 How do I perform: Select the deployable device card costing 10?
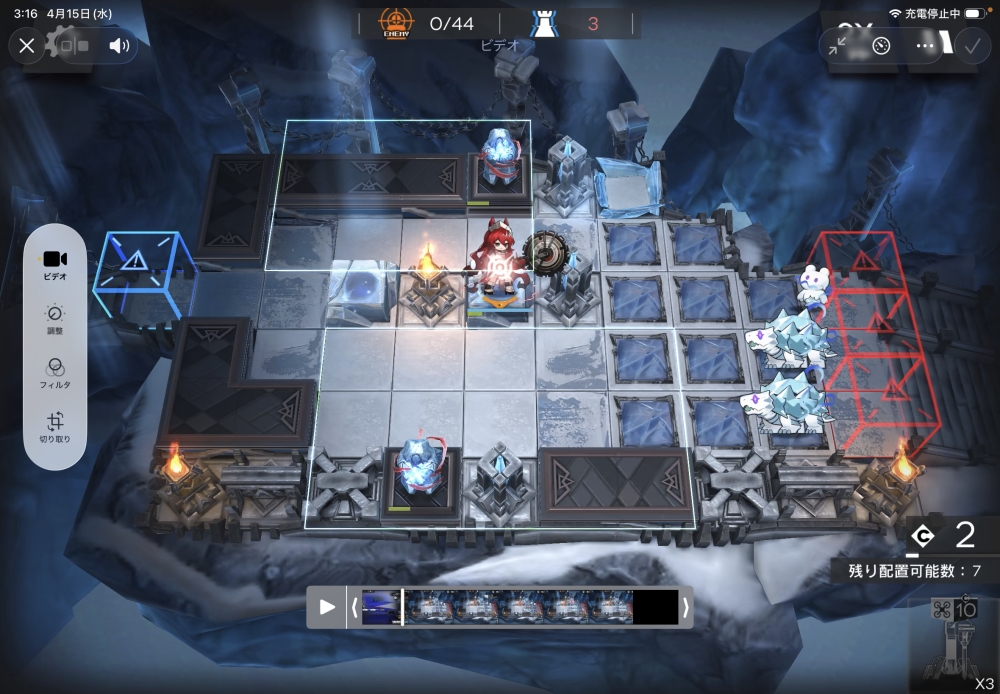(954, 645)
